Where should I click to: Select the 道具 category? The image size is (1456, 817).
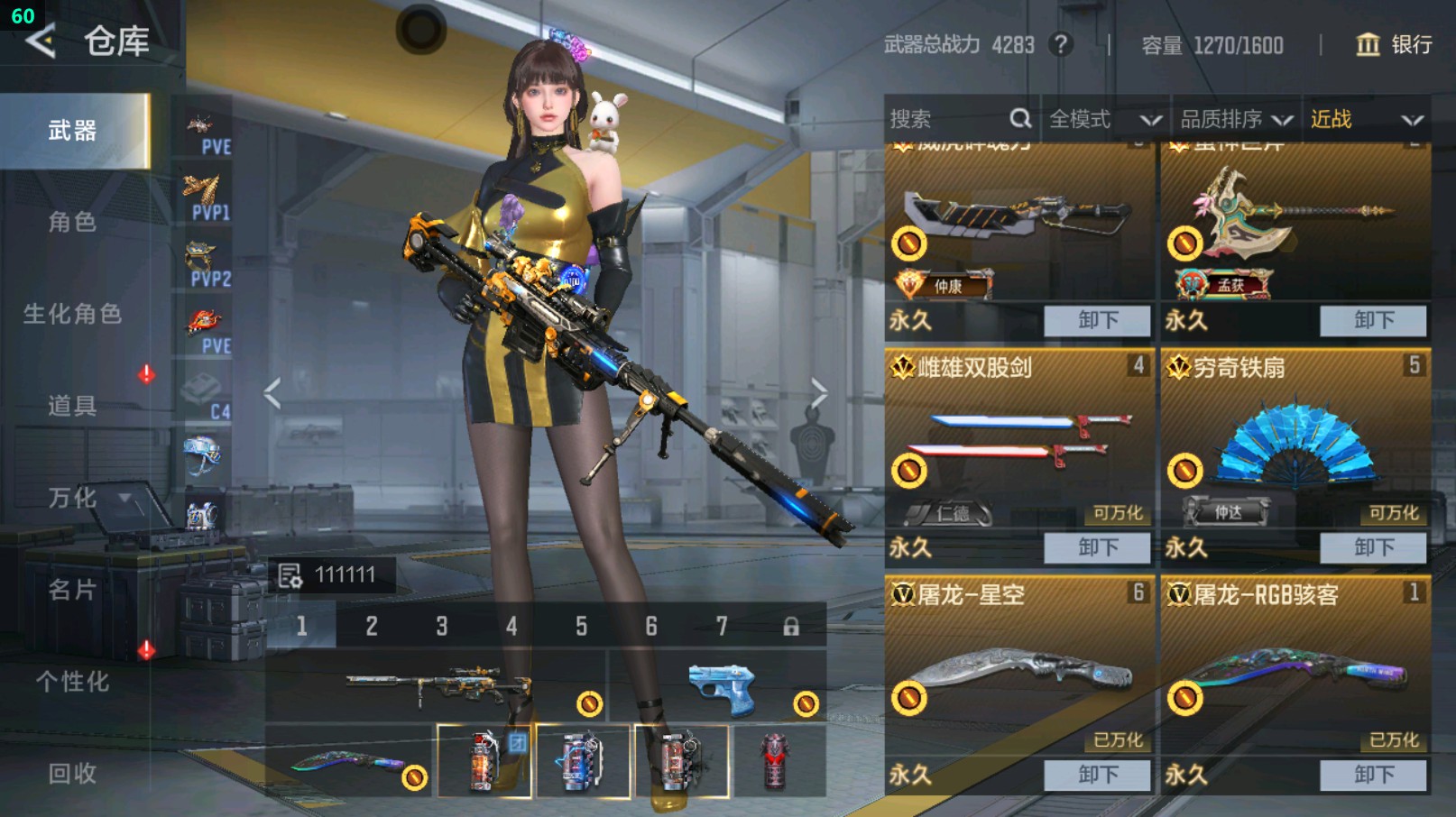tap(72, 406)
